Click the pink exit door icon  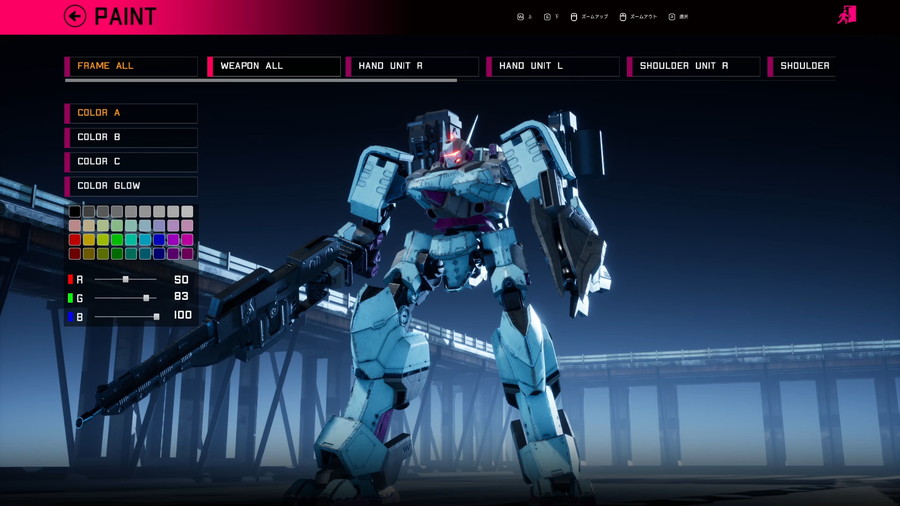point(847,15)
